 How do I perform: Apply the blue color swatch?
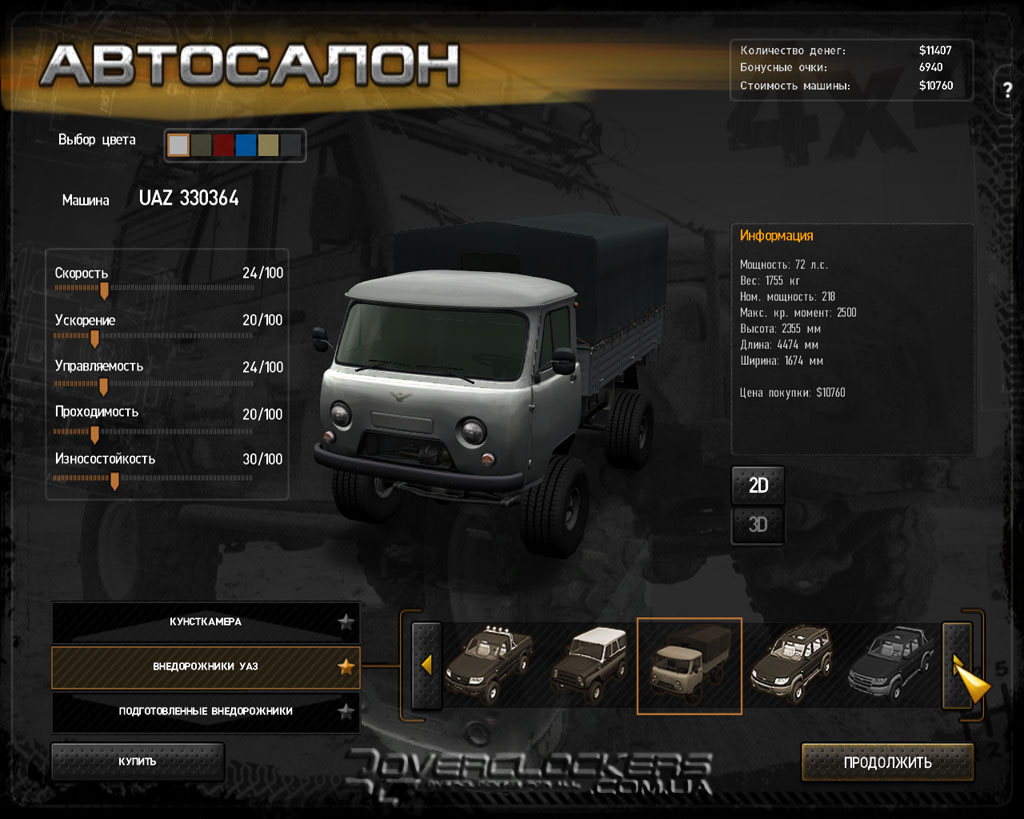[246, 145]
